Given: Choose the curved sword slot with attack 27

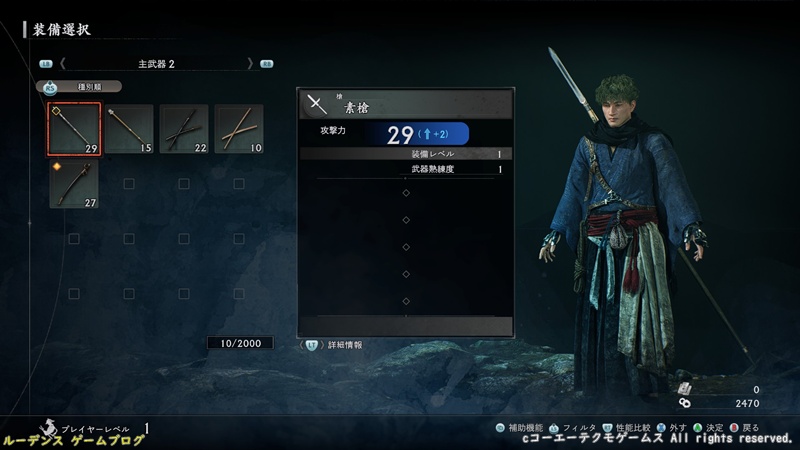Looking at the screenshot, I should point(74,184).
